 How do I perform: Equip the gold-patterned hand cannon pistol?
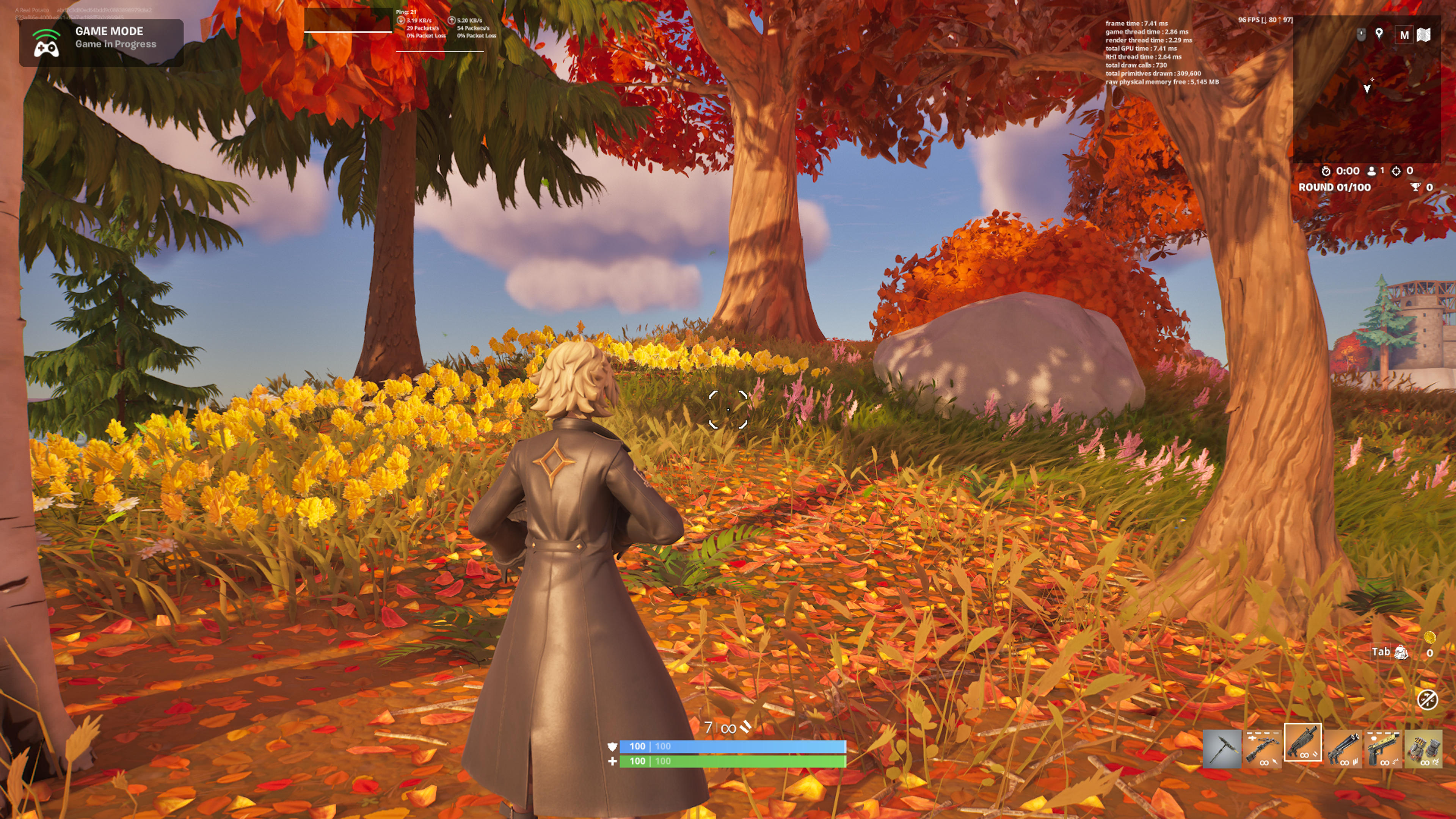coord(1382,748)
